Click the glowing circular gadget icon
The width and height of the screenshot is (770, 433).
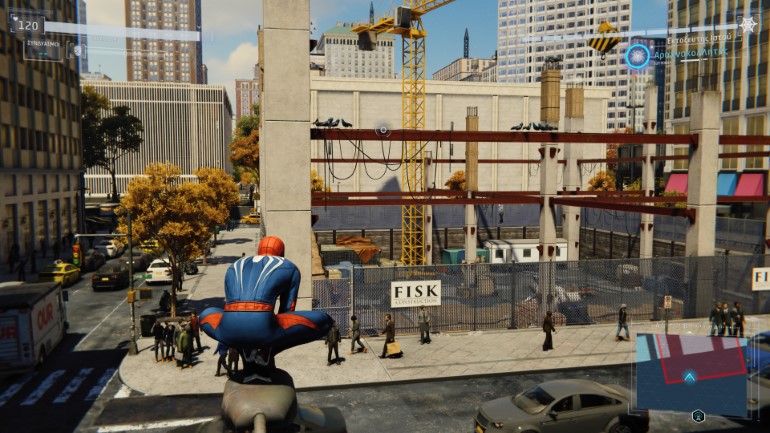click(637, 55)
